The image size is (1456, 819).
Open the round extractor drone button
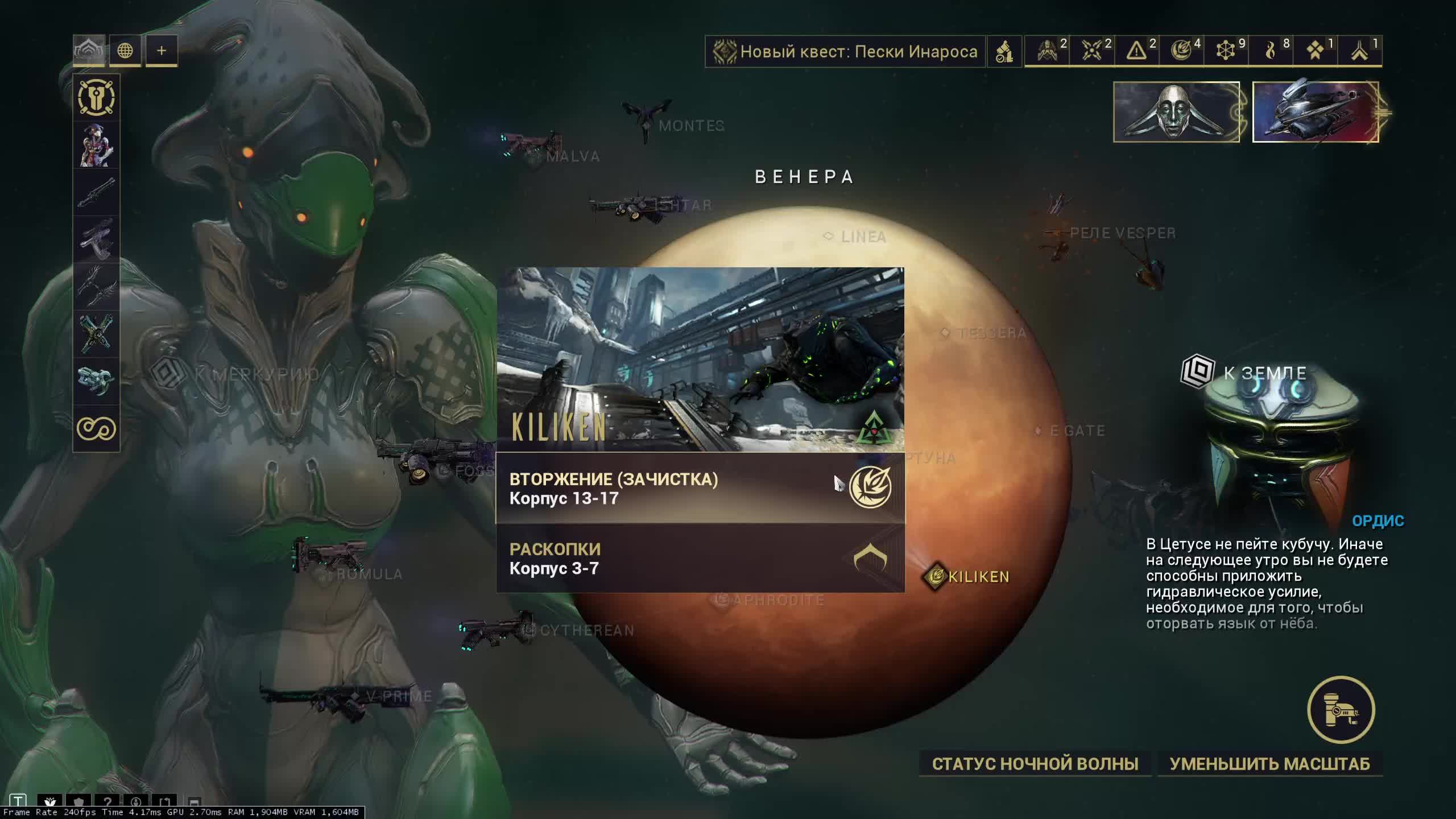(1341, 710)
